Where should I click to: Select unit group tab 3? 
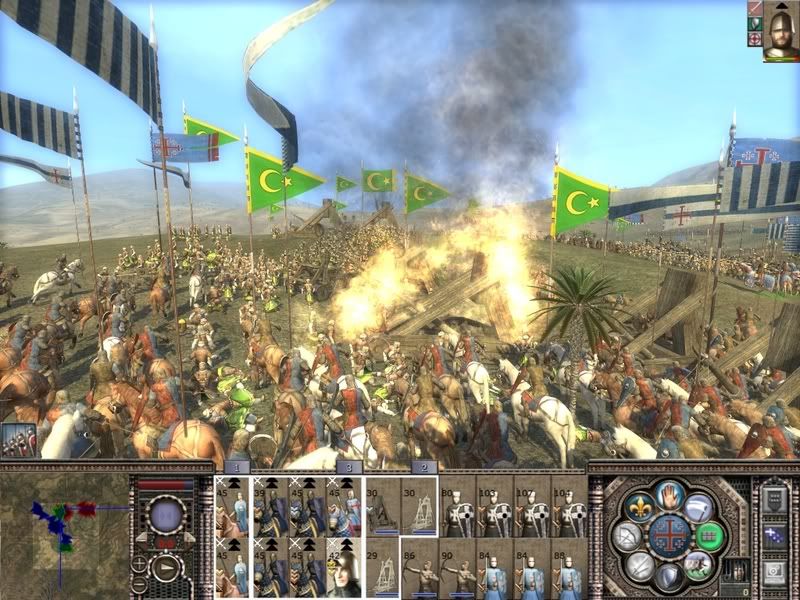click(347, 467)
